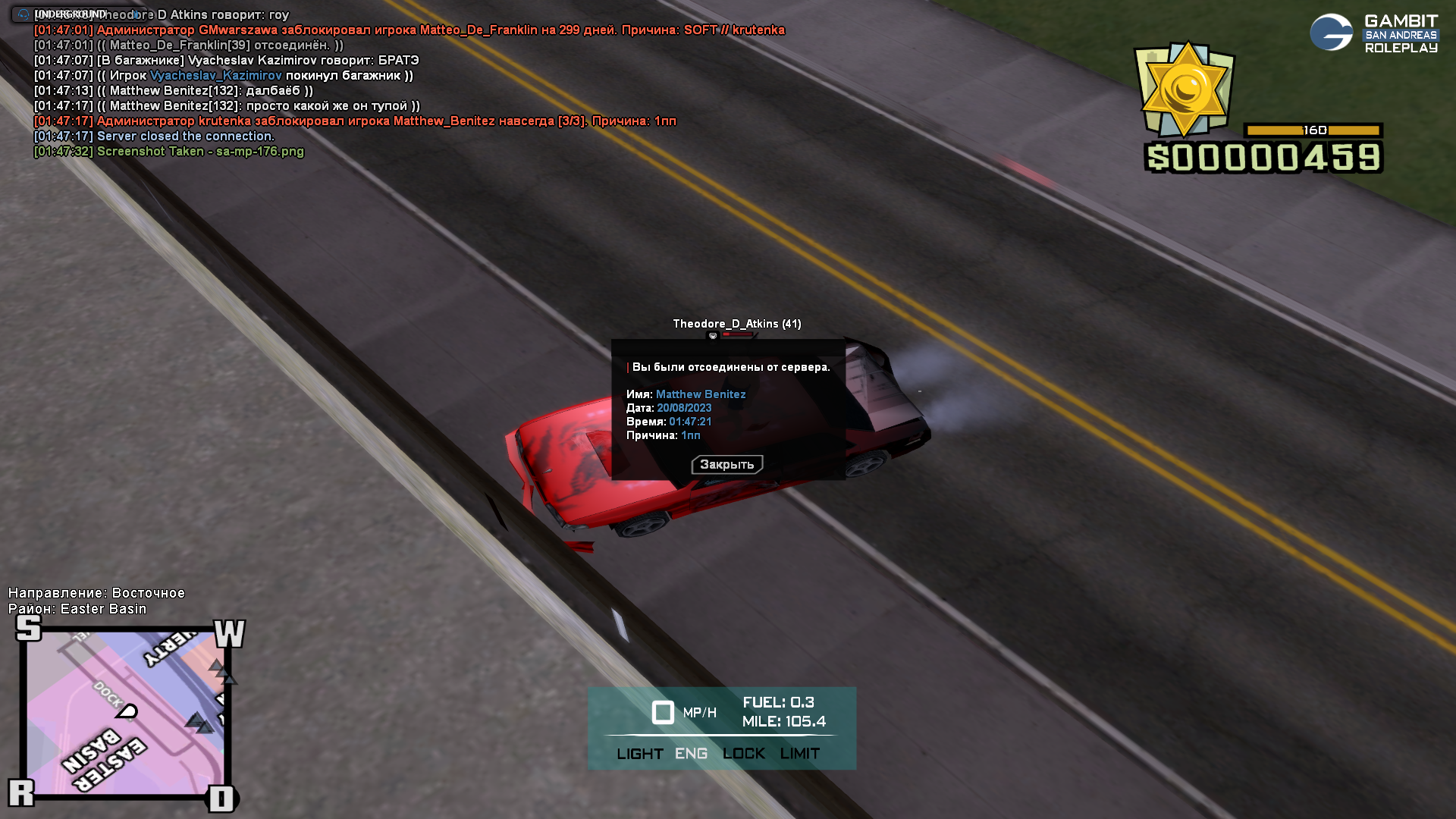Select the police badge weapon icon
This screenshot has height=819, width=1456.
point(1184,89)
